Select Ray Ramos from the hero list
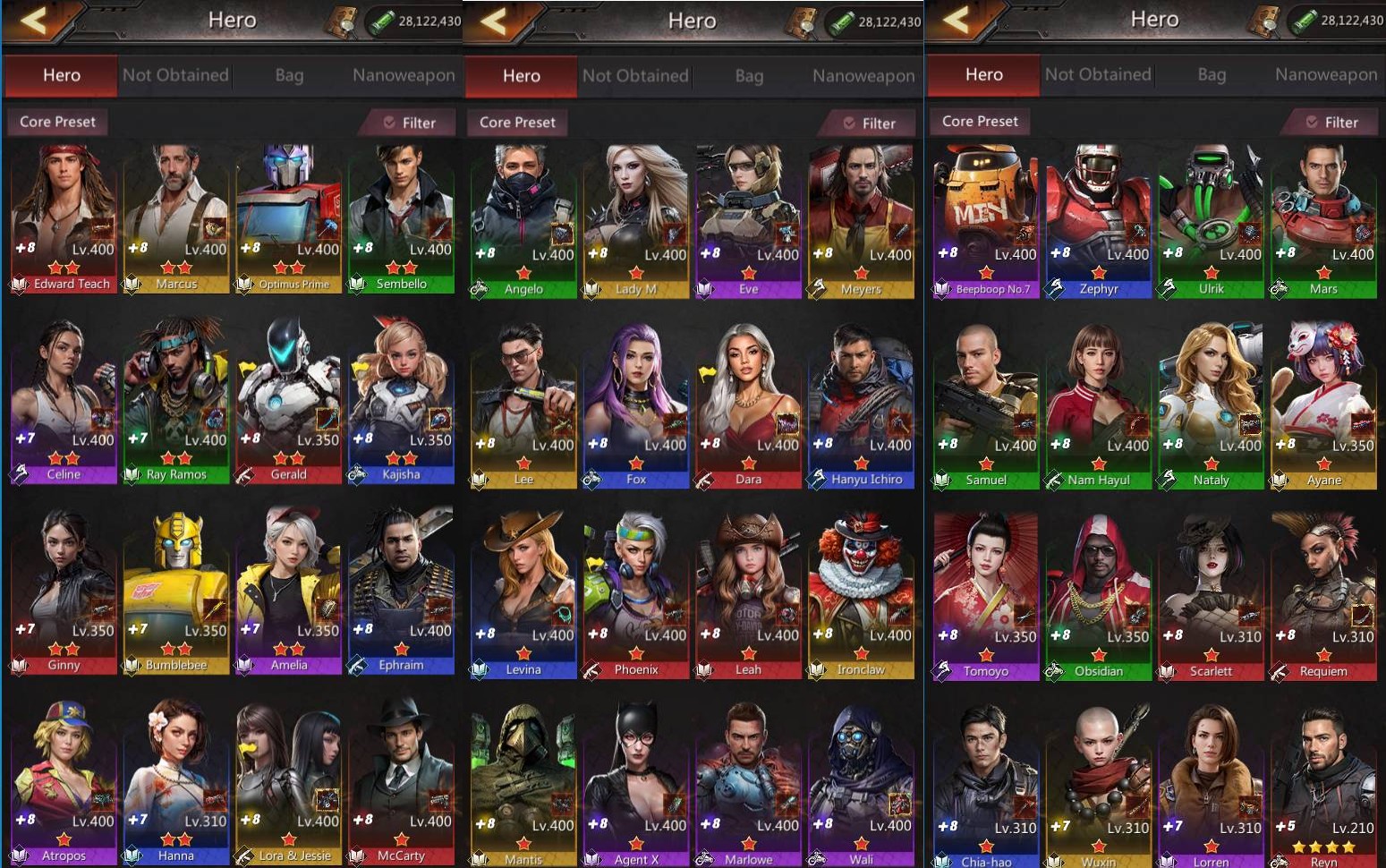 click(x=176, y=403)
